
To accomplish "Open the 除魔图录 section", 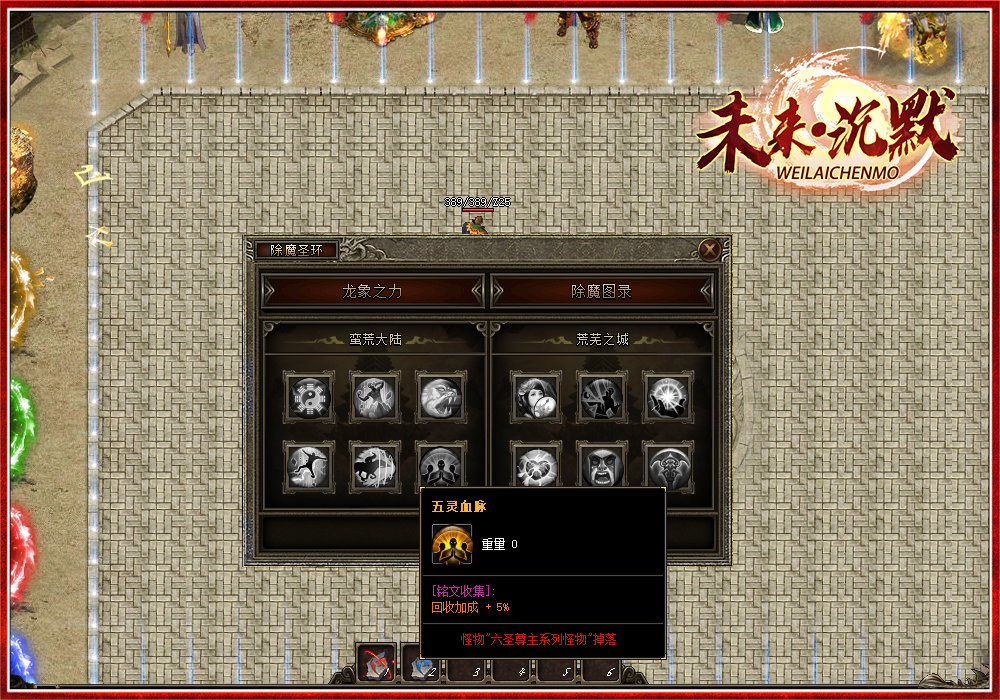I will point(602,291).
